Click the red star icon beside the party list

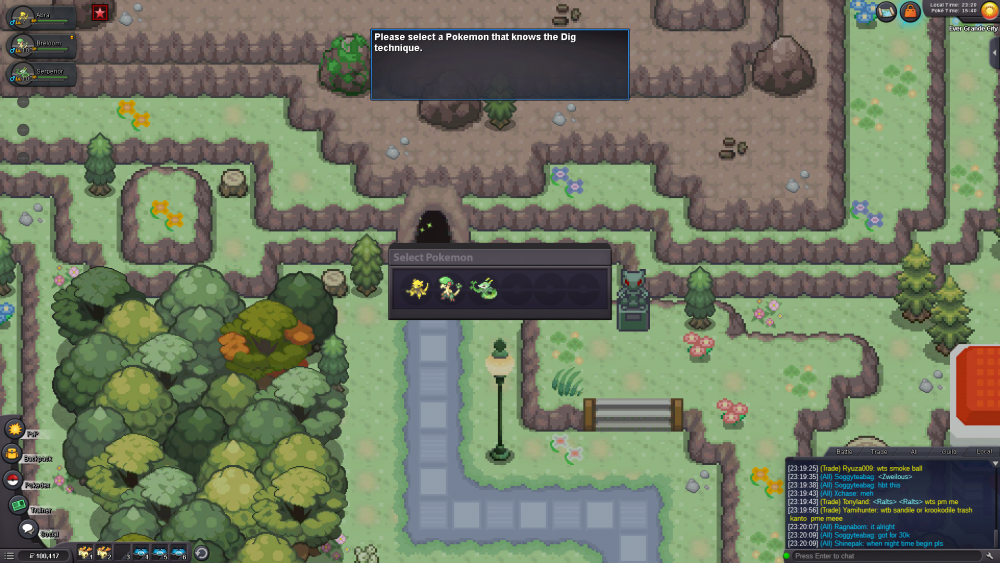coord(100,12)
